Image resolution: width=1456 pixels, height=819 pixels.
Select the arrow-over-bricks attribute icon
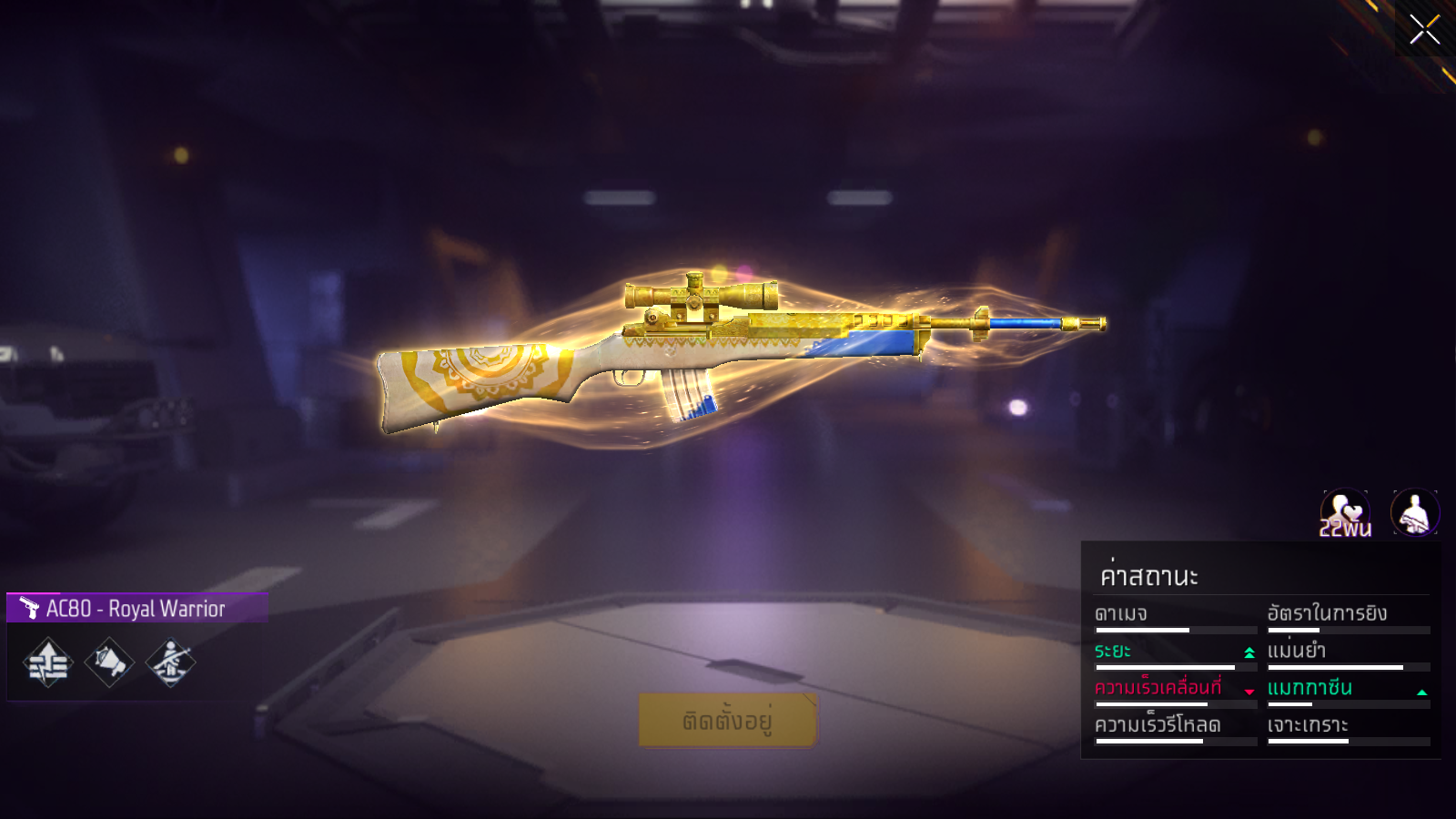click(48, 662)
